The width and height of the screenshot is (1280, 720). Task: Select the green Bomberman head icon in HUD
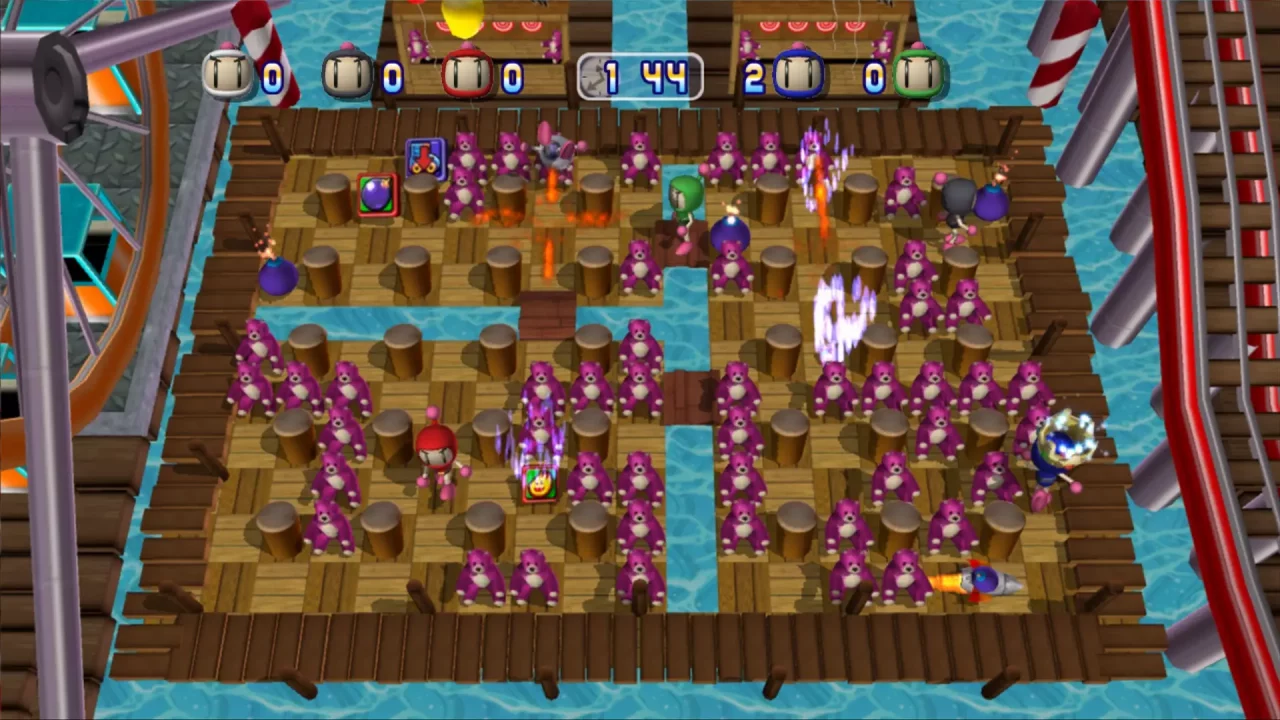pos(917,72)
